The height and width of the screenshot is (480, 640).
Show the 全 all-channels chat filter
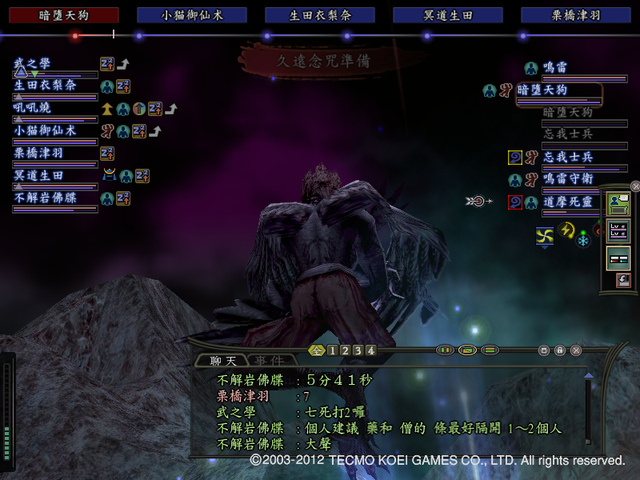(317, 350)
